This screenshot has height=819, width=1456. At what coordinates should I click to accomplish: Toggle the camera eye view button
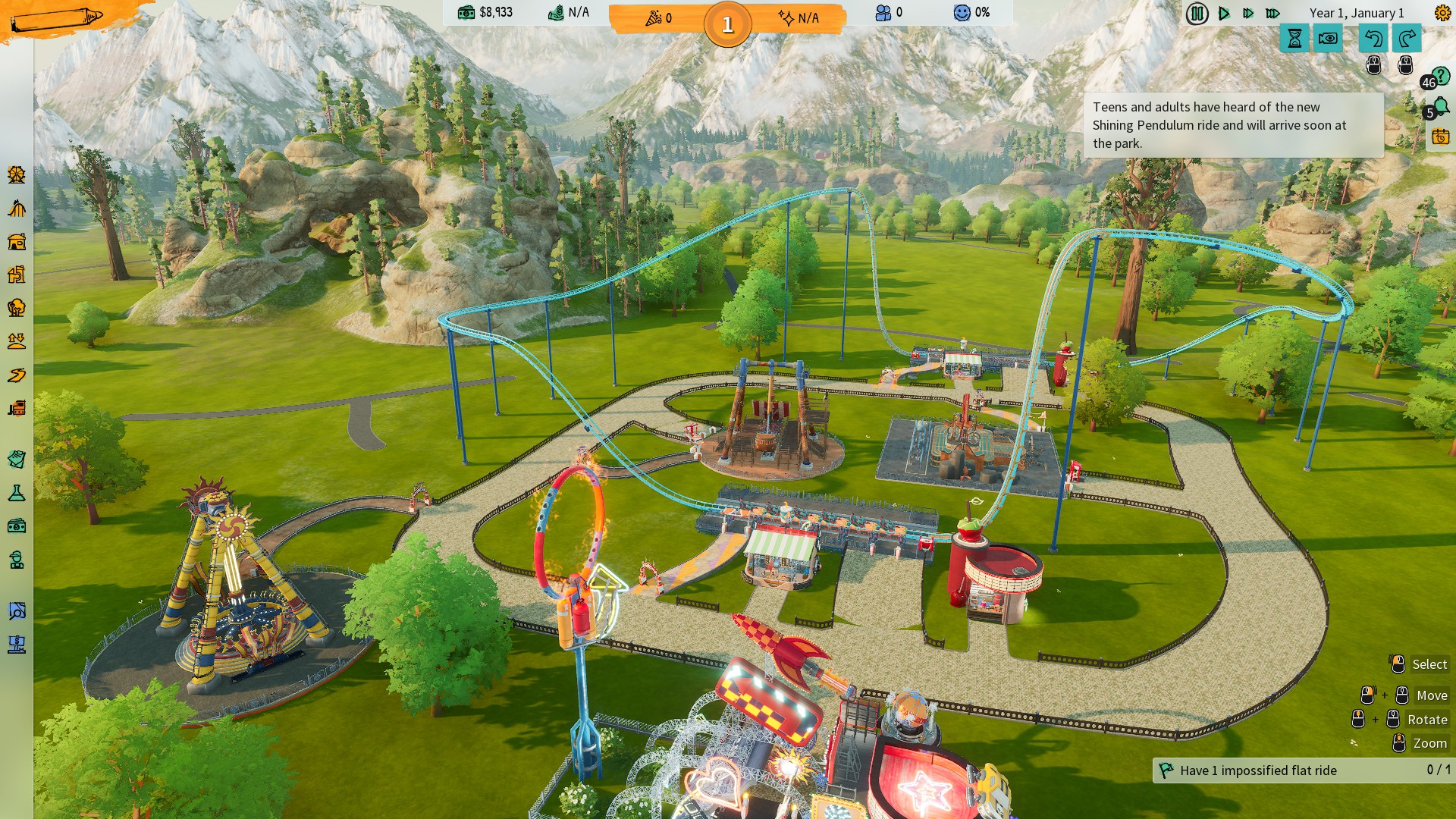(x=1328, y=38)
